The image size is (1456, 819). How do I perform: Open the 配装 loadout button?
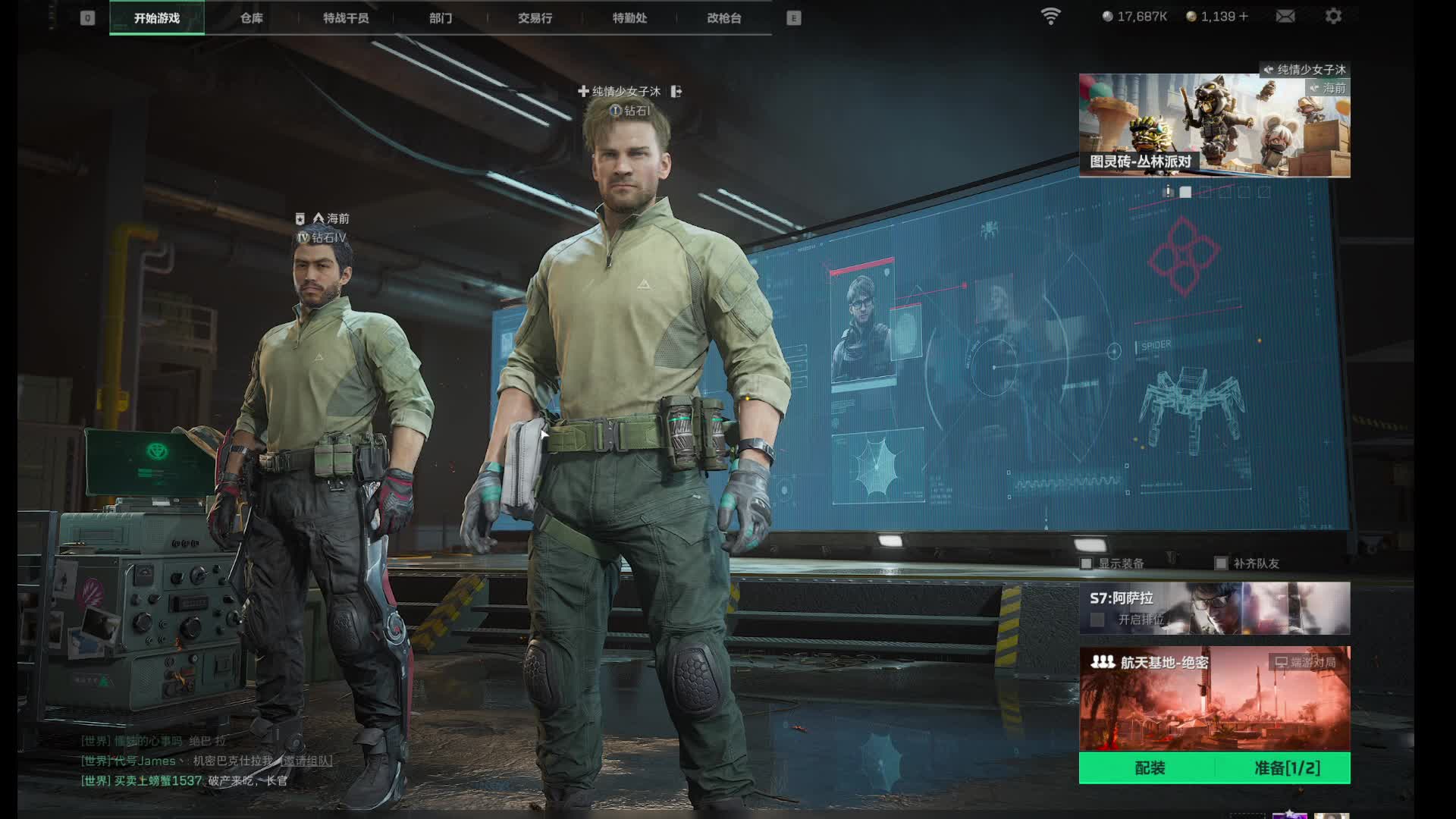1149,768
